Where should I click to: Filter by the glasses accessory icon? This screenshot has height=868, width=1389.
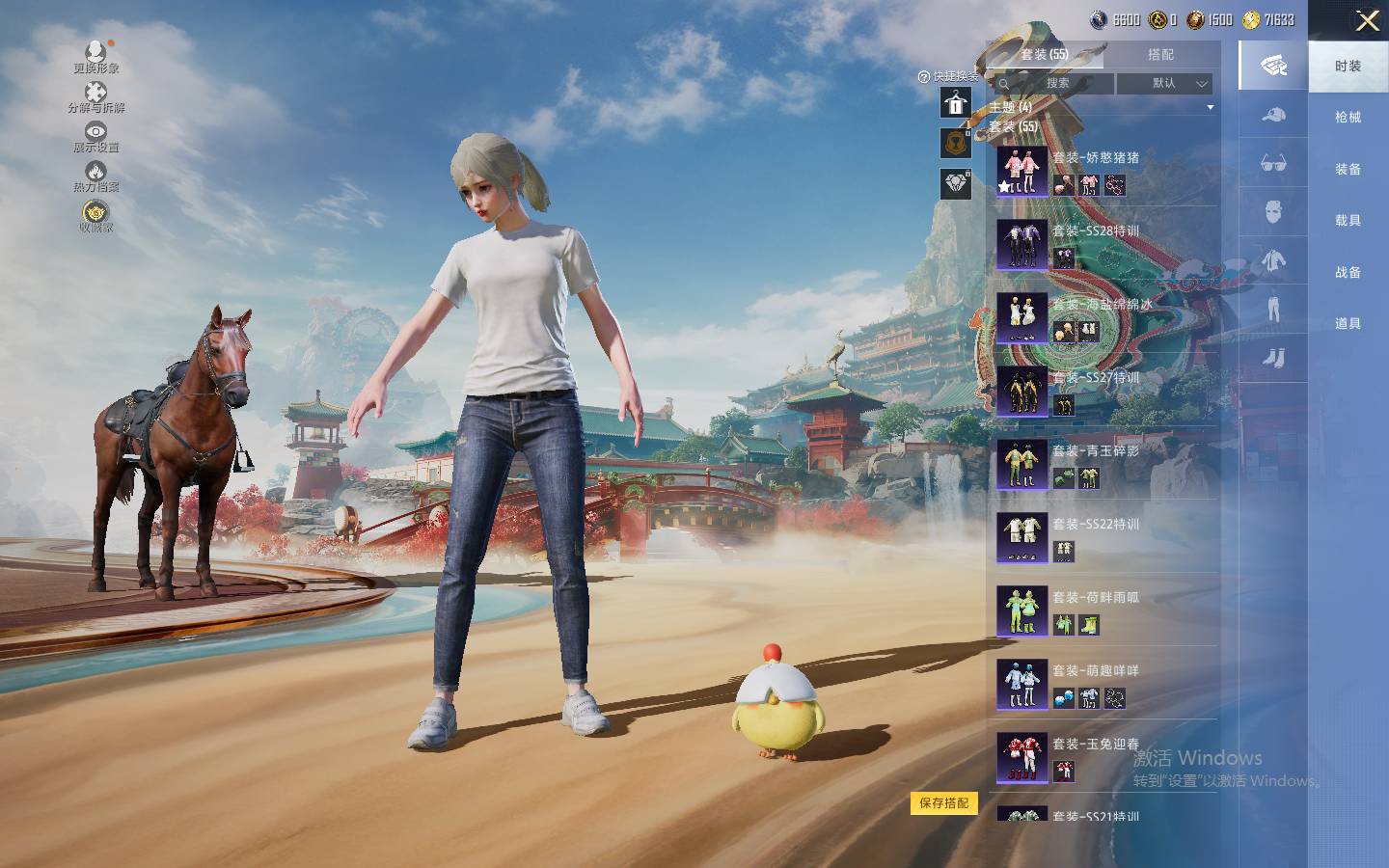1273,163
